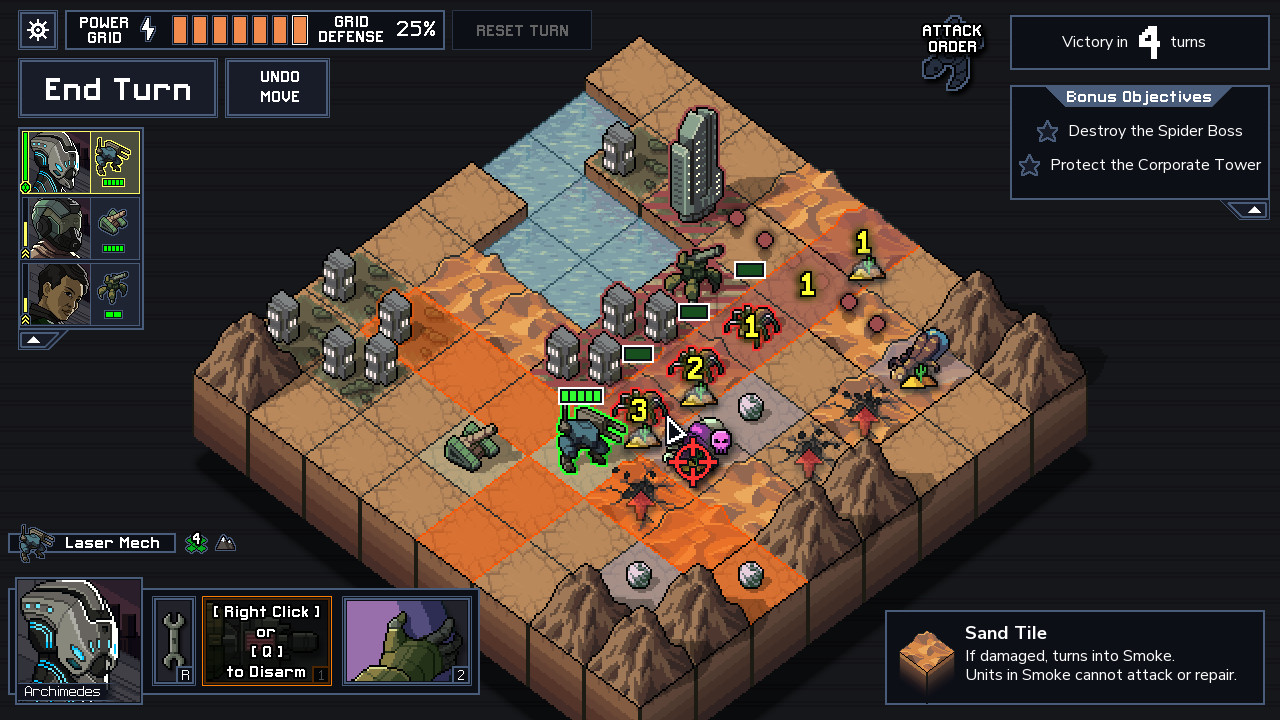Click the green movement icon beside Laser Mech
The height and width of the screenshot is (720, 1280).
198,542
